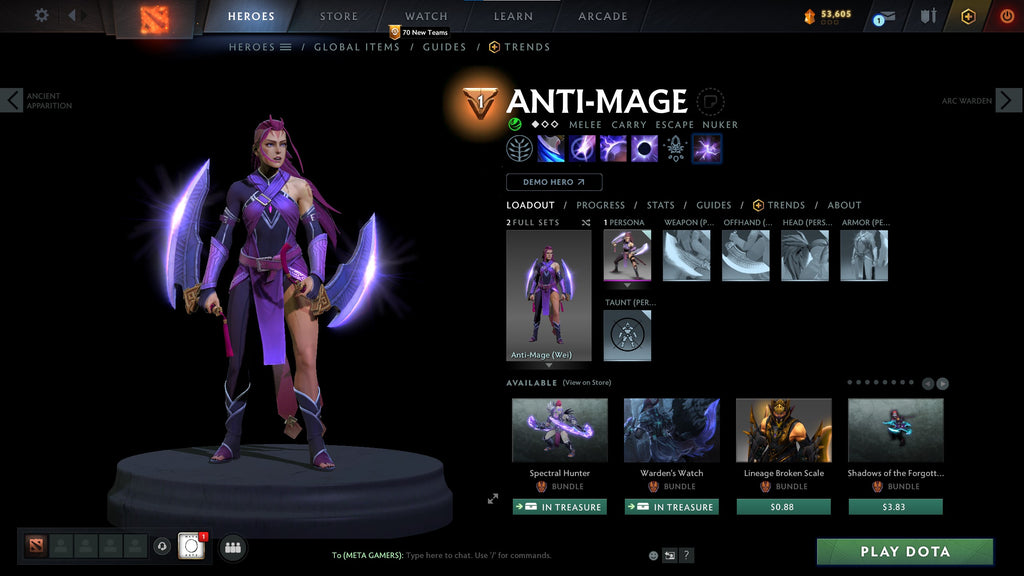Go to next hero Arc Warden
The width and height of the screenshot is (1024, 576).
tap(1008, 100)
